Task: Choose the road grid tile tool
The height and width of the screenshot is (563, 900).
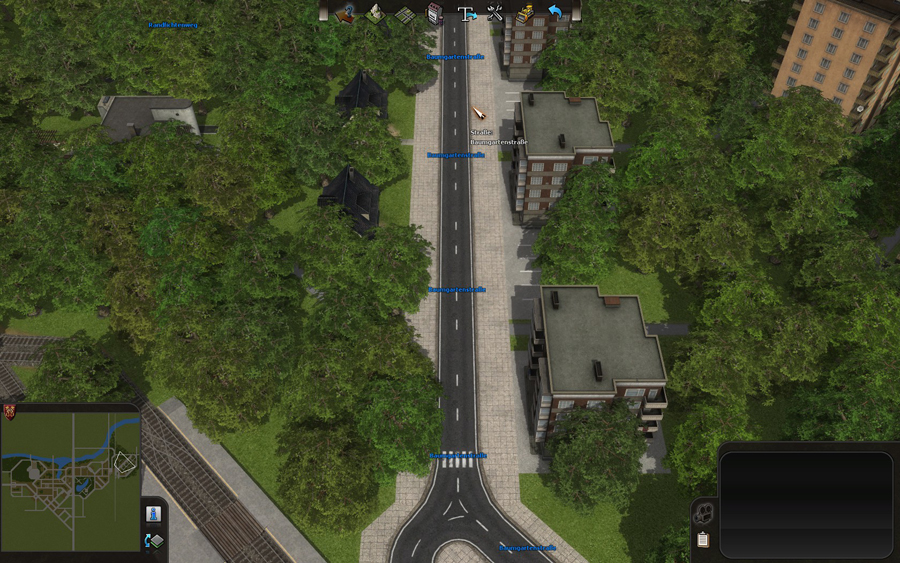Action: 404,14
